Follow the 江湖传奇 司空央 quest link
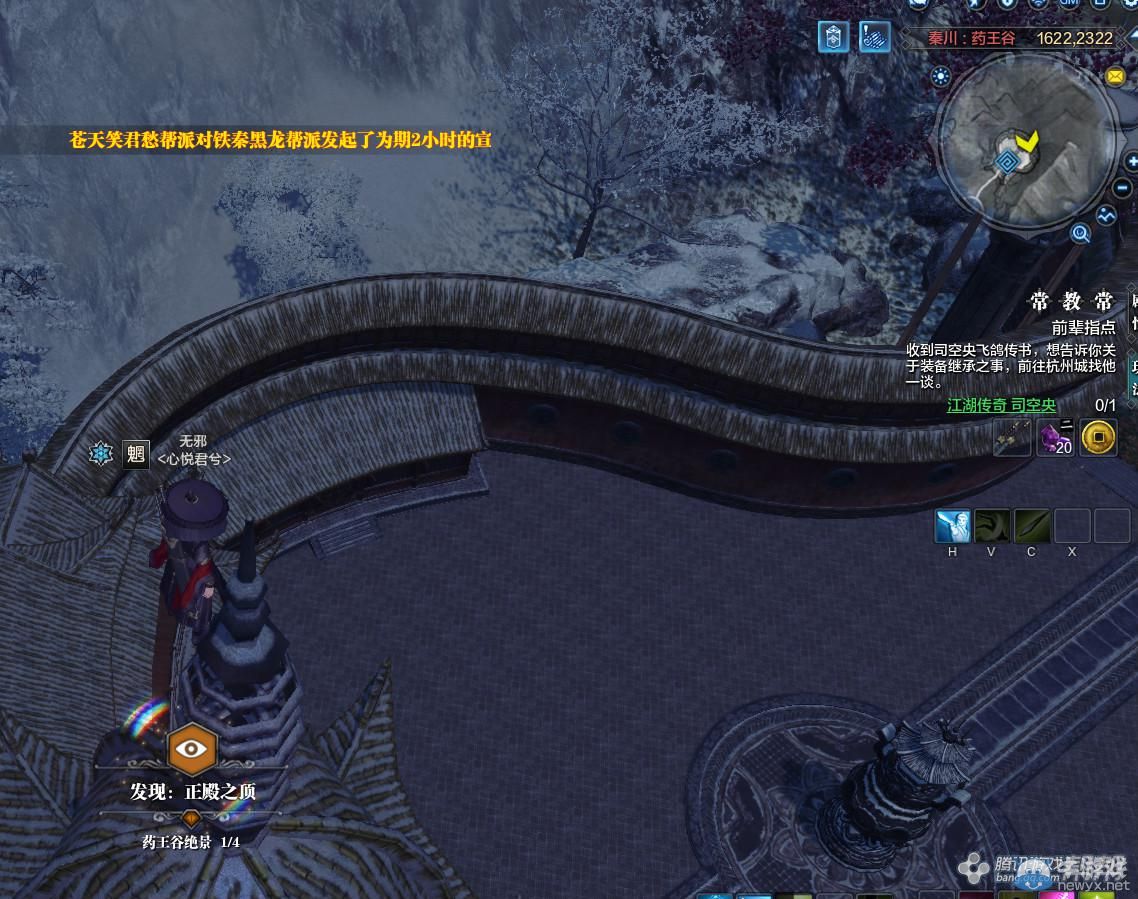Viewport: 1138px width, 899px height. [x=1001, y=405]
